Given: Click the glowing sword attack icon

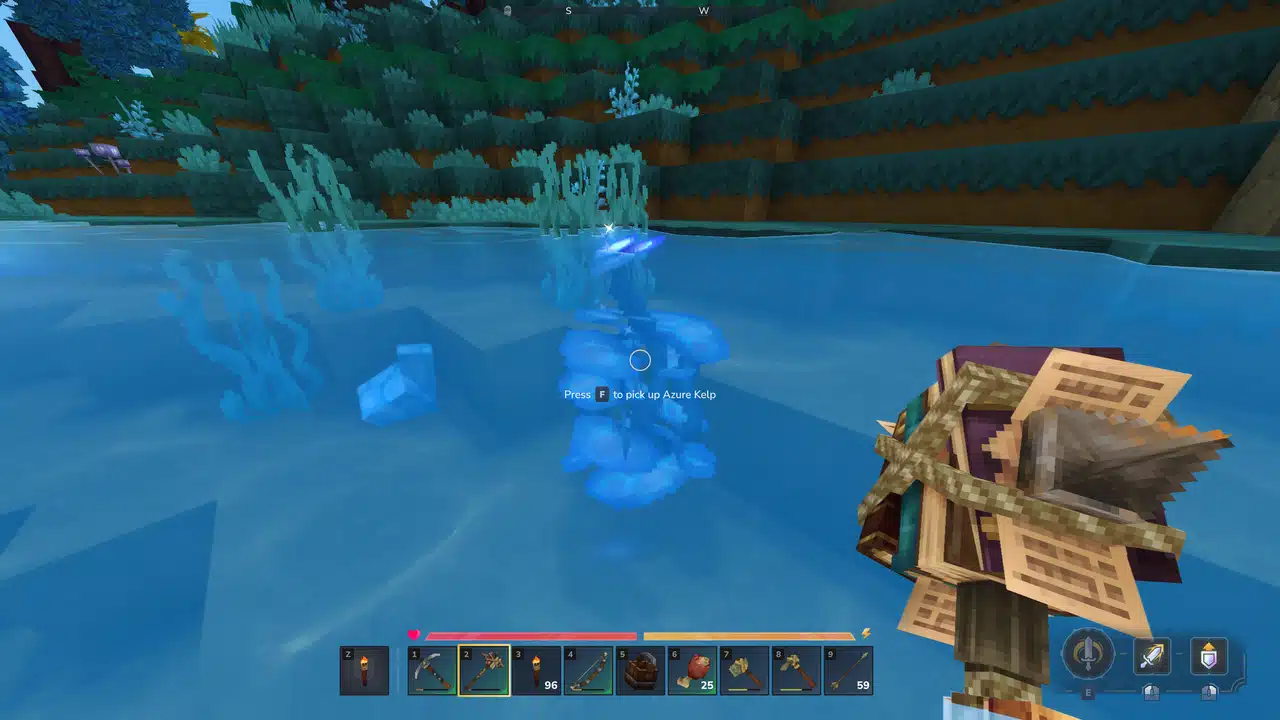Looking at the screenshot, I should [x=1150, y=657].
